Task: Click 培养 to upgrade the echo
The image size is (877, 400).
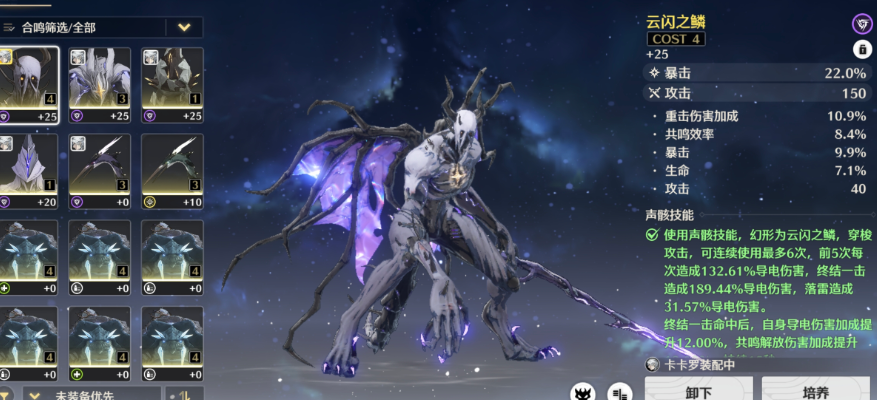Action: click(815, 390)
